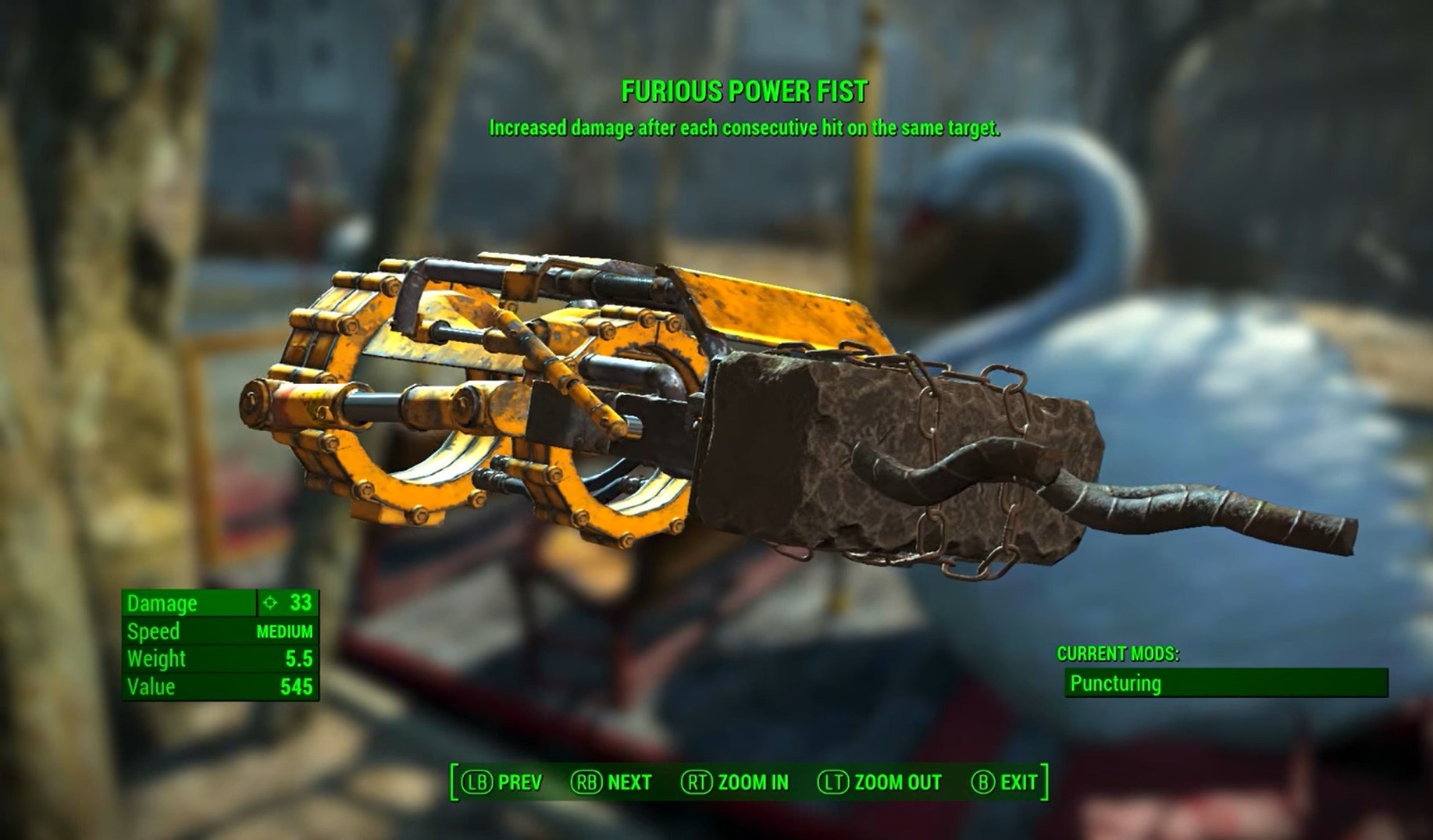Go to the previous item with PREV
Image resolution: width=1433 pixels, height=840 pixels.
[502, 782]
